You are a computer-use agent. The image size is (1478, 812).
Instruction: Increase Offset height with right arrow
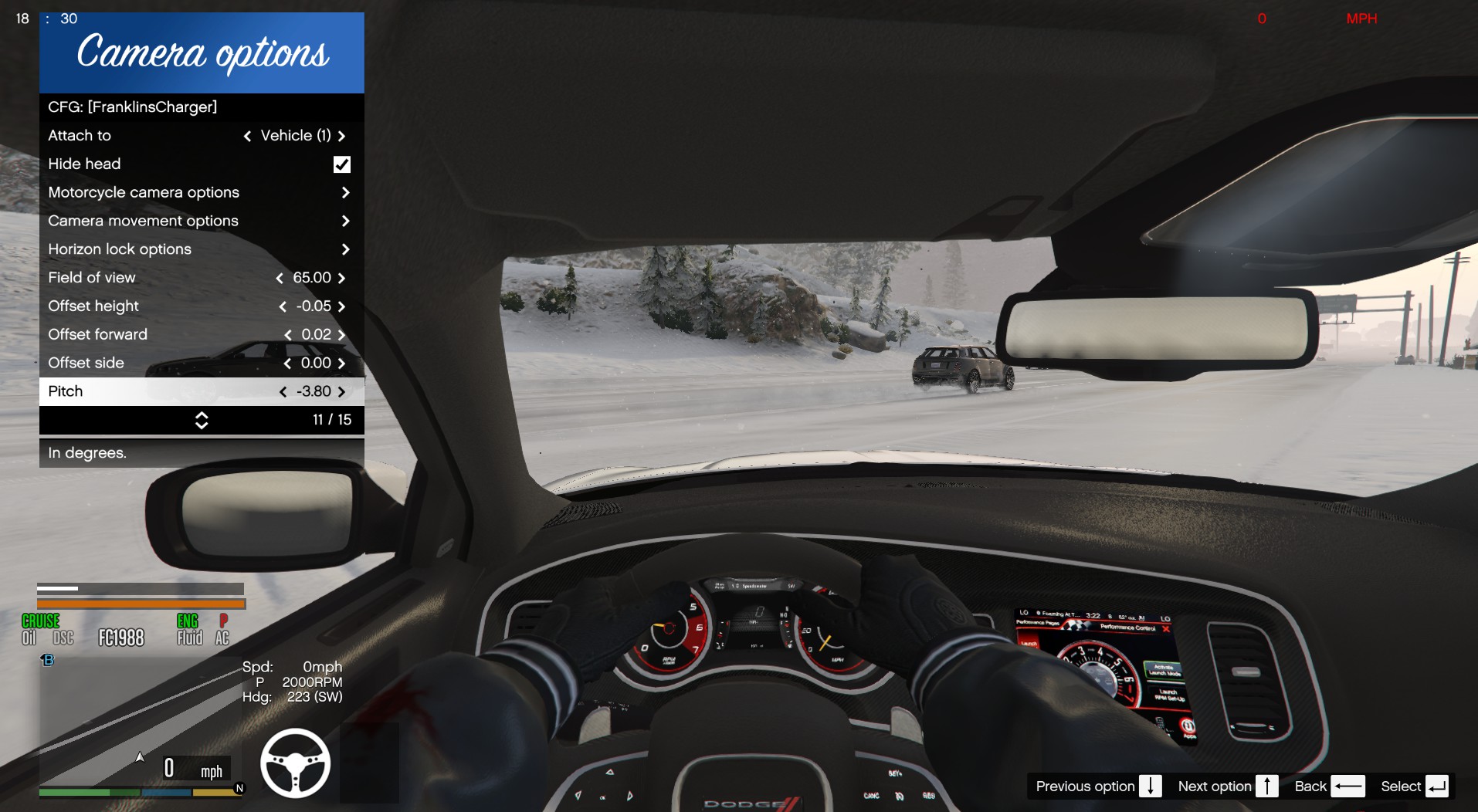coord(342,306)
